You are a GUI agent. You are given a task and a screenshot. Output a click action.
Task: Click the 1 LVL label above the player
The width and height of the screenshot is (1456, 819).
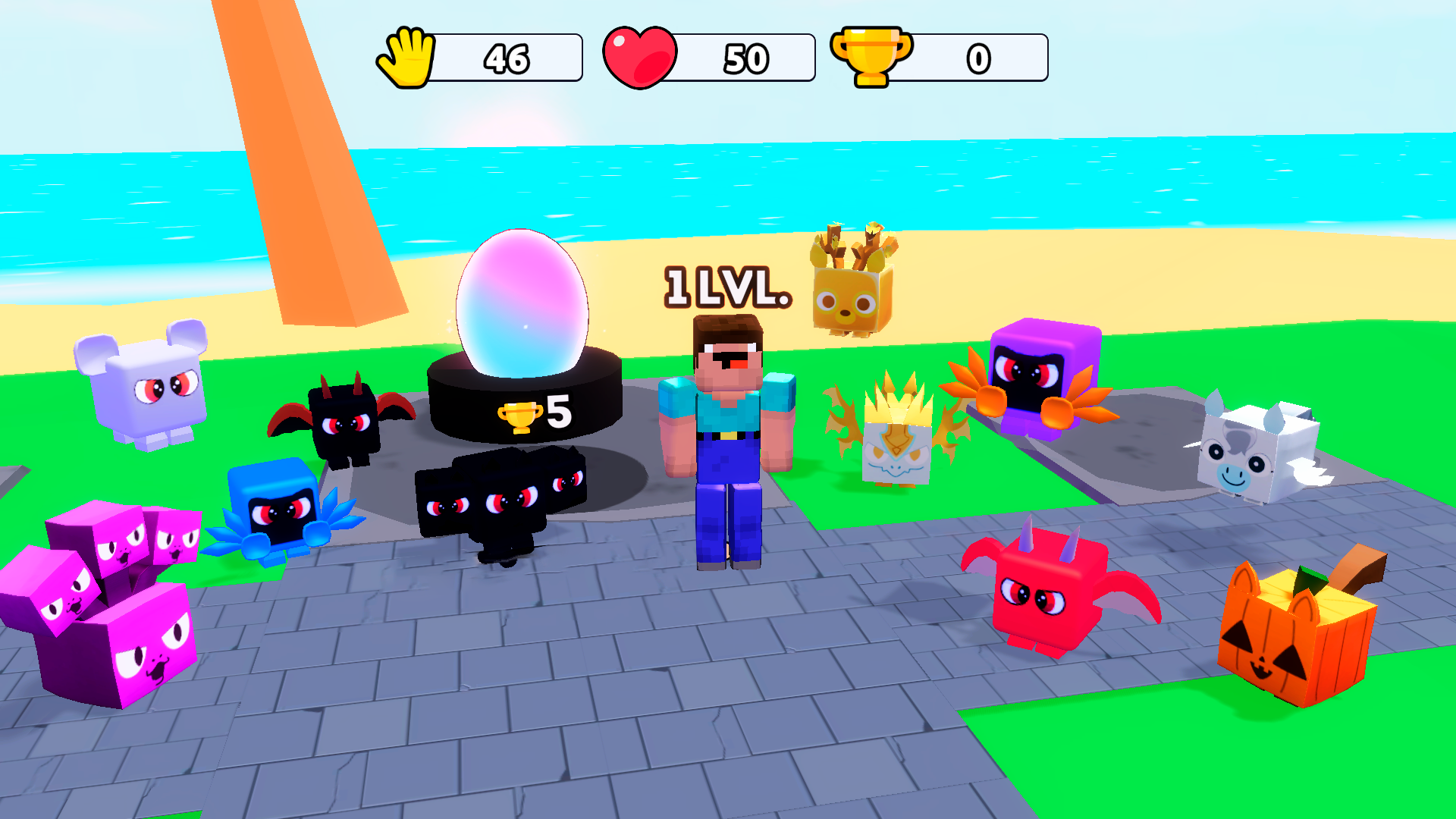pyautogui.click(x=723, y=288)
